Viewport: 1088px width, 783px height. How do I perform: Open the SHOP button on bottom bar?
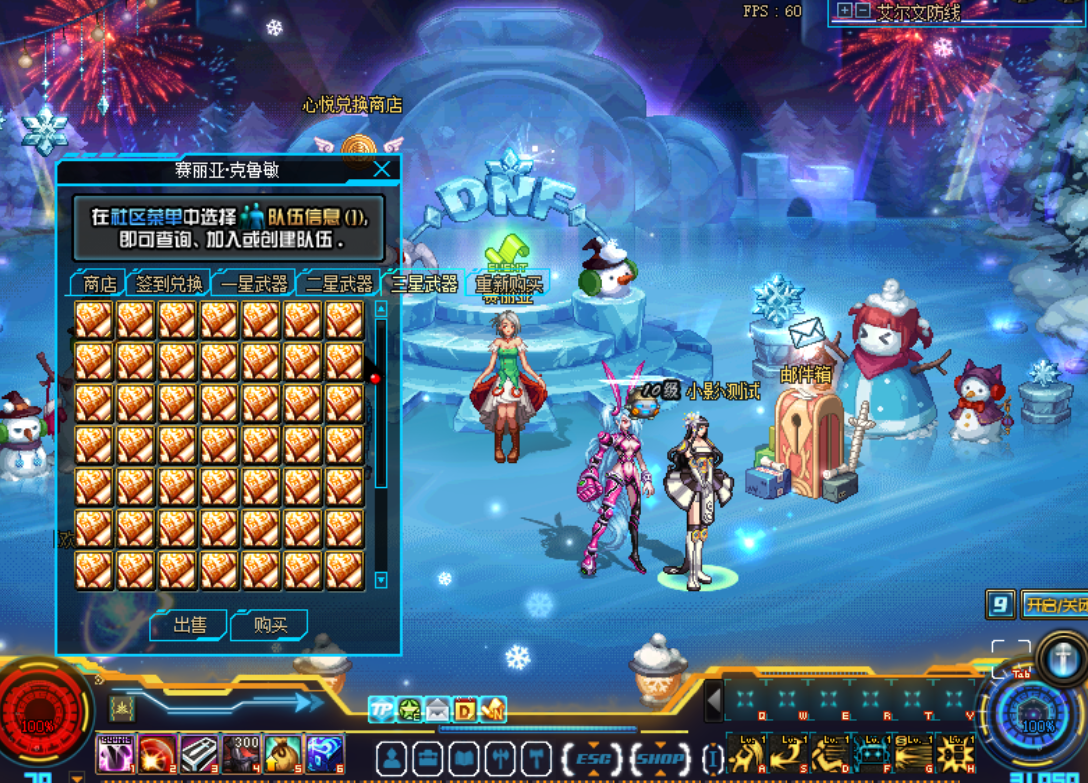coord(660,759)
